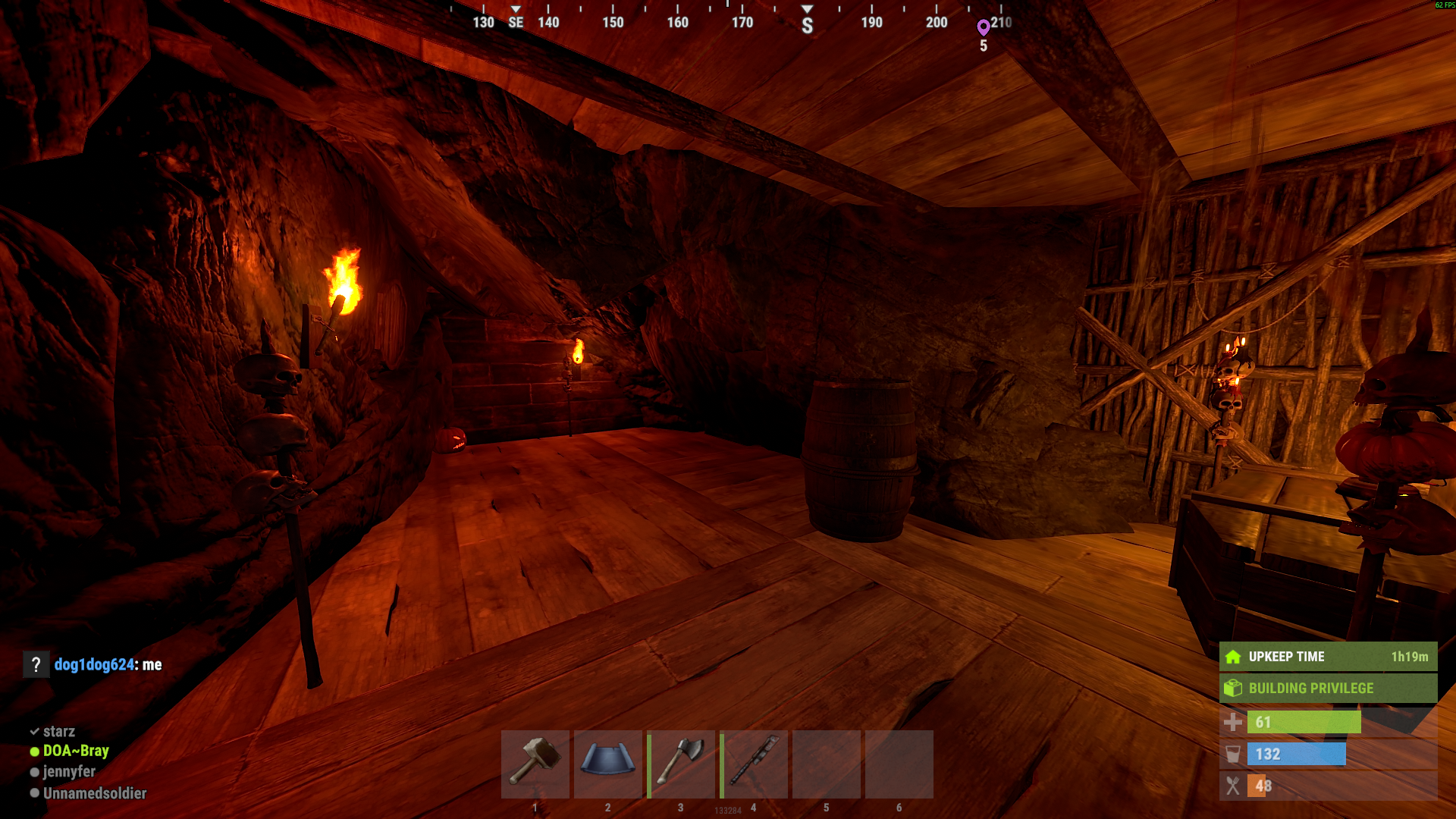Screen dimensions: 1456x819
Task: Open the Upkeep Time status panel
Action: (1328, 657)
